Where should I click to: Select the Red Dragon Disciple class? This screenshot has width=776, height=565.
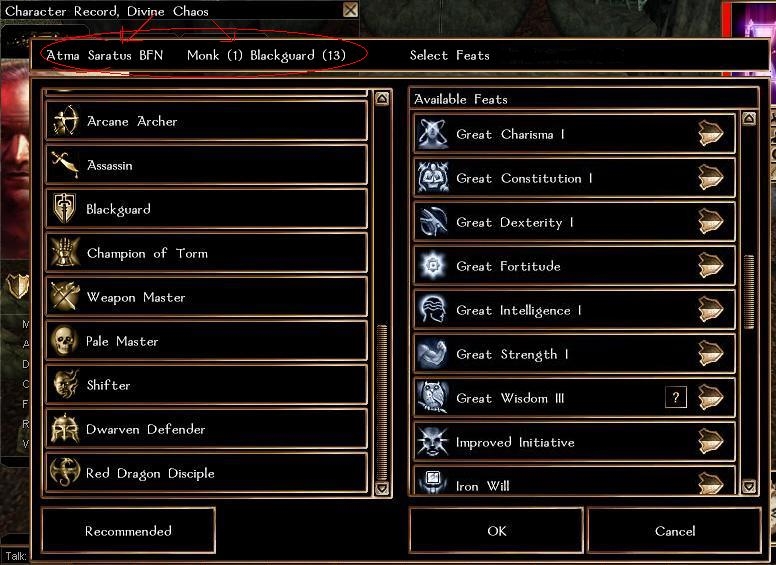coord(206,474)
